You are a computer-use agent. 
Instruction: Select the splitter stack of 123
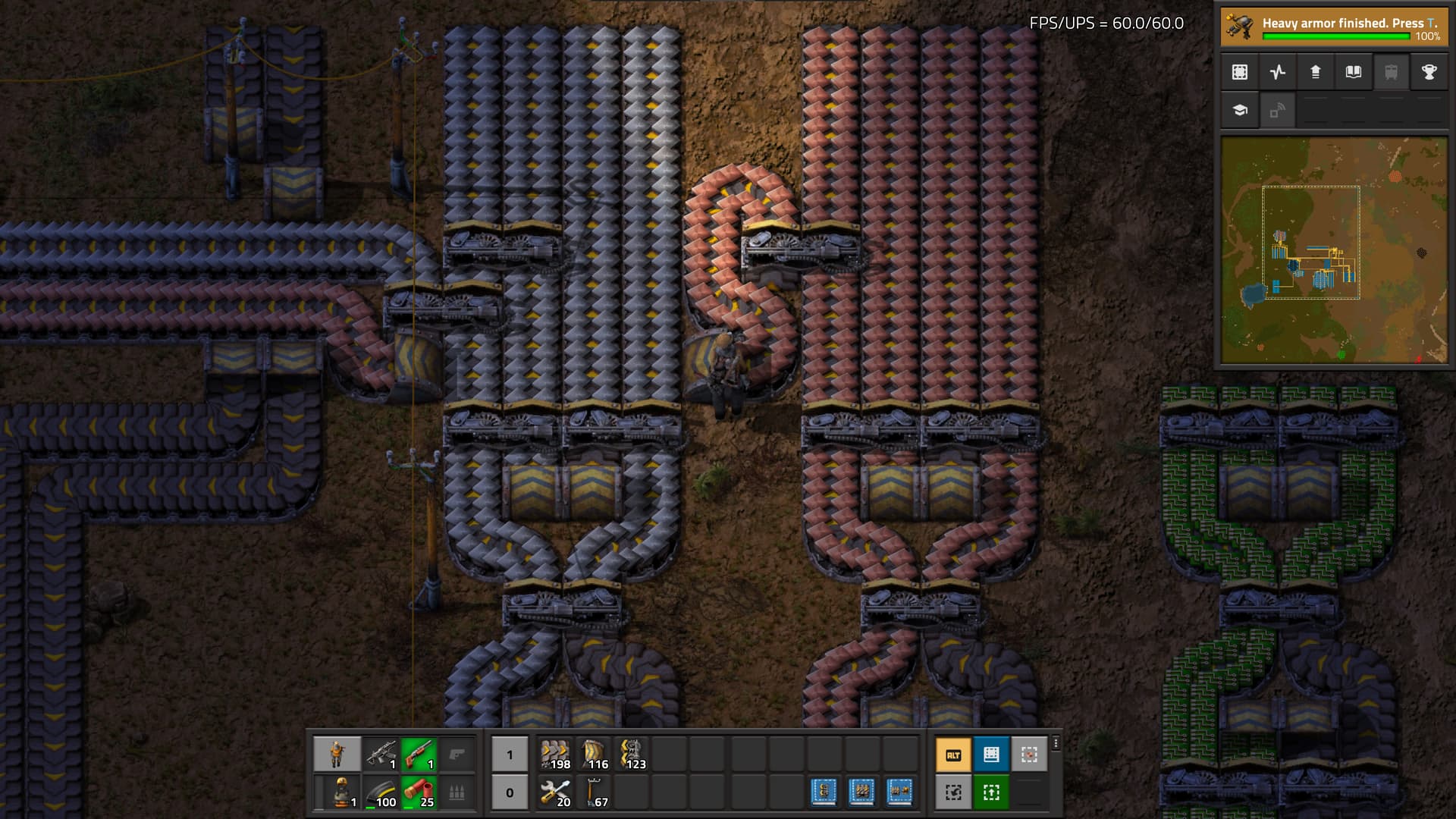point(632,755)
